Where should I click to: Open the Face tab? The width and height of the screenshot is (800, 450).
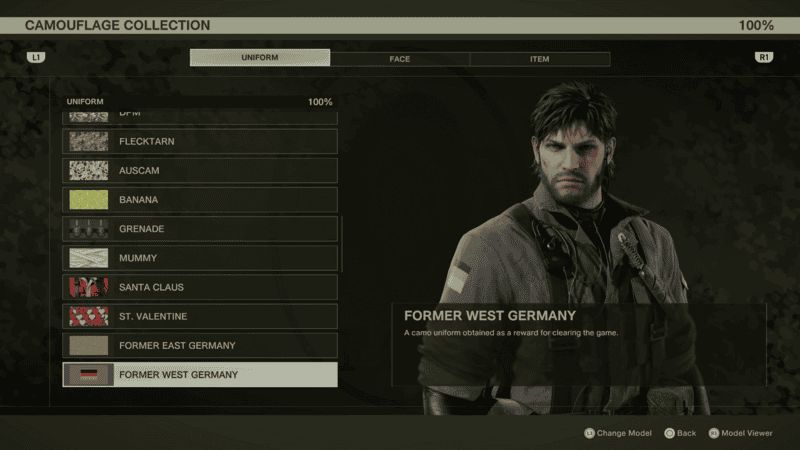coord(399,59)
